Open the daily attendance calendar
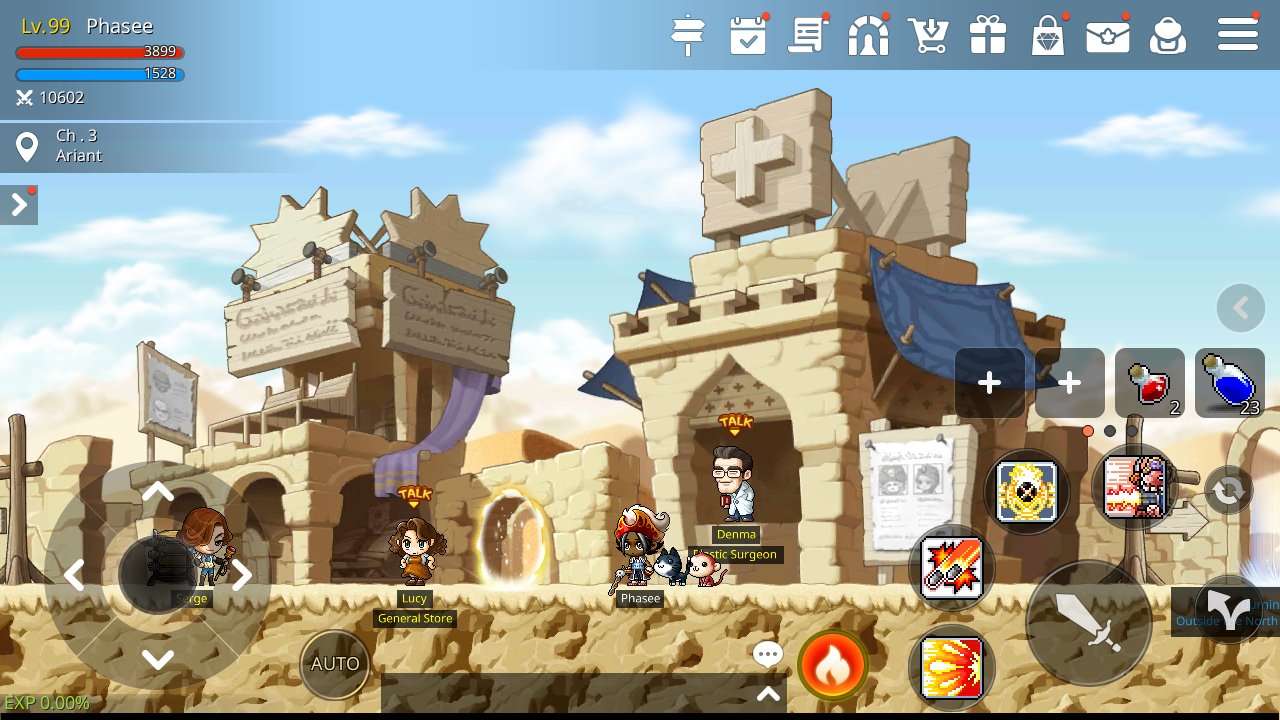This screenshot has width=1280, height=720. pos(748,35)
